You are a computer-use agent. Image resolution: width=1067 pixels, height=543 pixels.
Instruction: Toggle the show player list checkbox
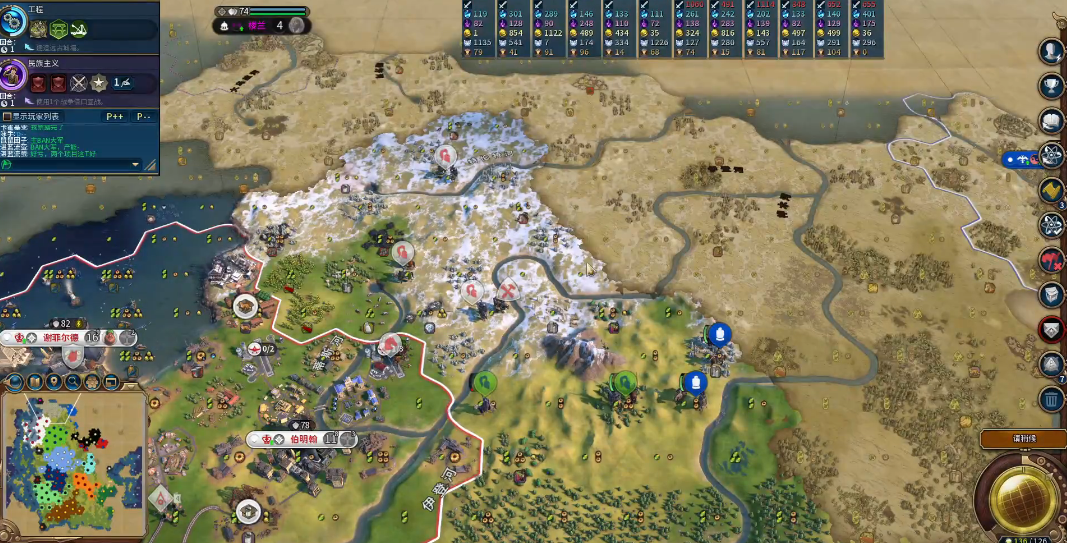[x=8, y=116]
